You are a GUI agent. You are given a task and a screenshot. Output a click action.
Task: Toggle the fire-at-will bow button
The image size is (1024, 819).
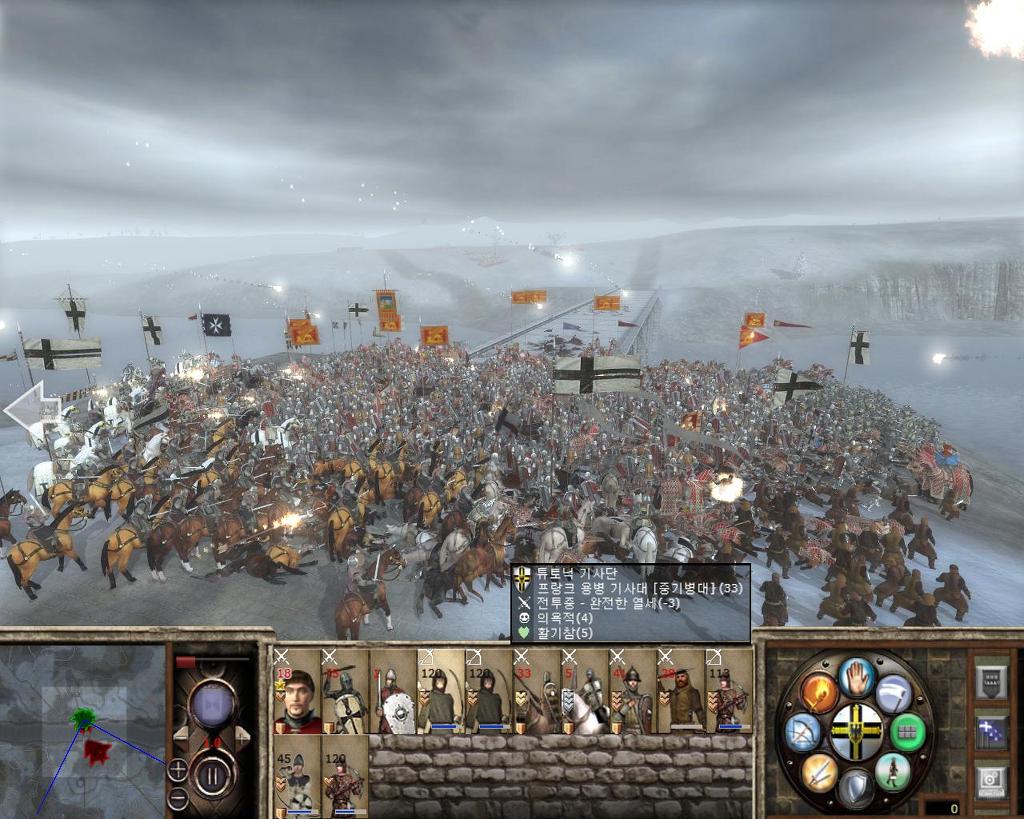802,732
